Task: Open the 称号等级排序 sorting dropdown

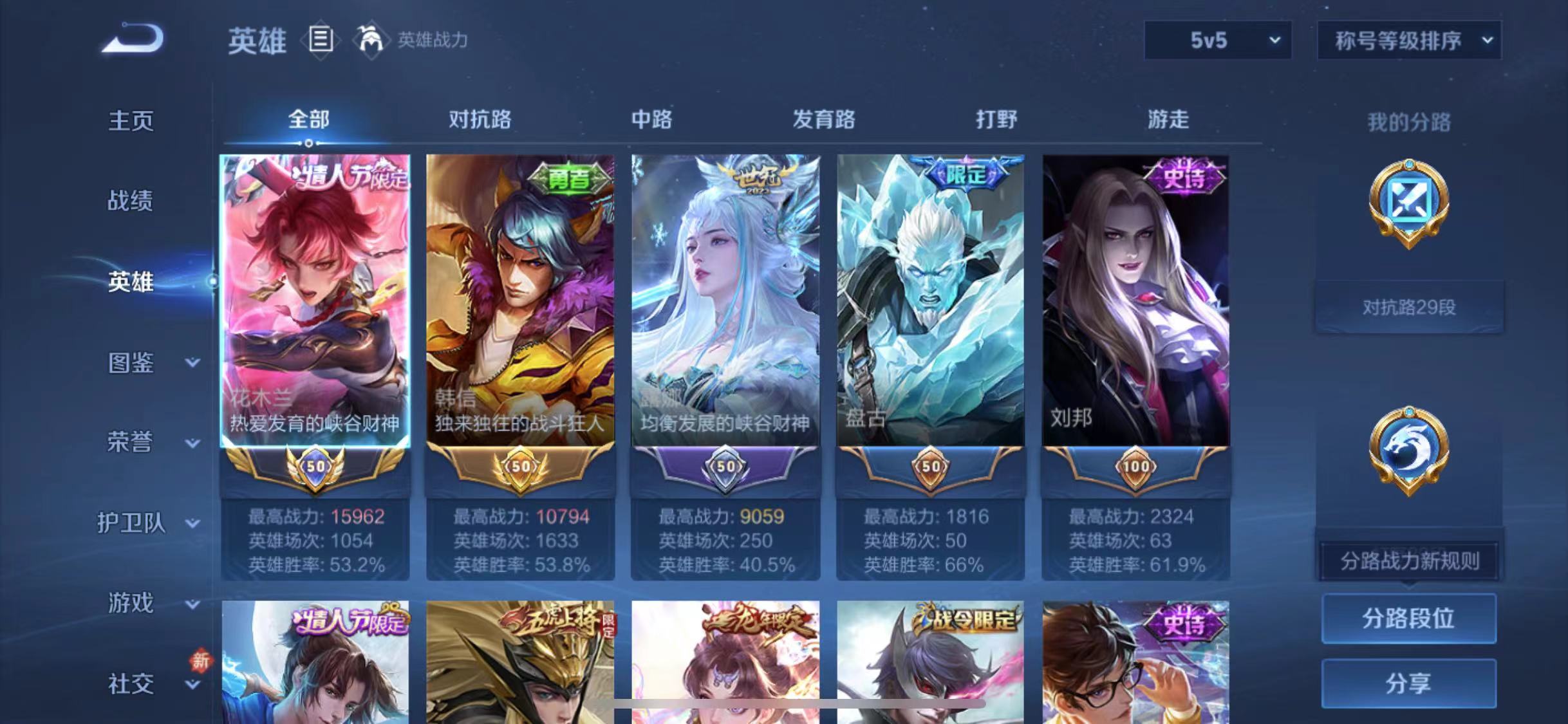Action: (x=1410, y=40)
